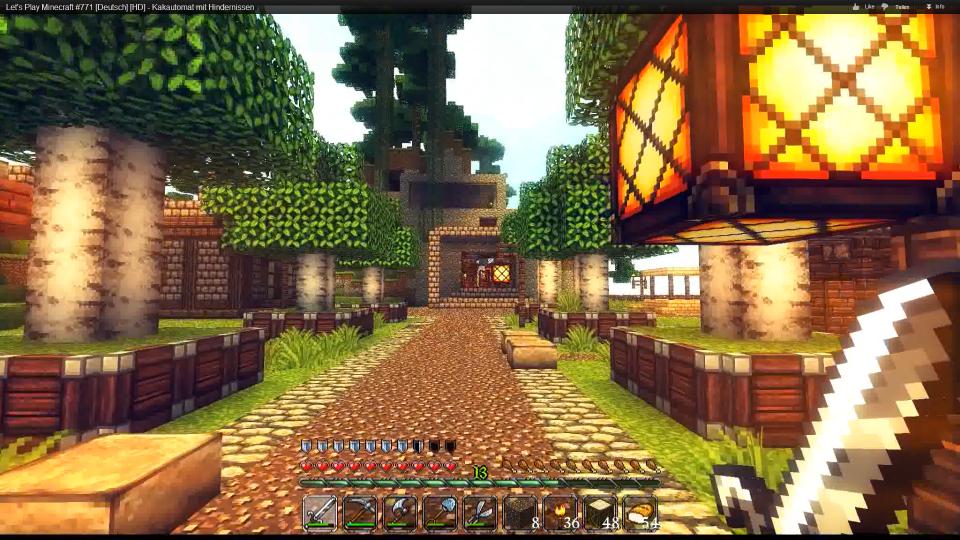Select the bread stack of 54

tap(640, 512)
